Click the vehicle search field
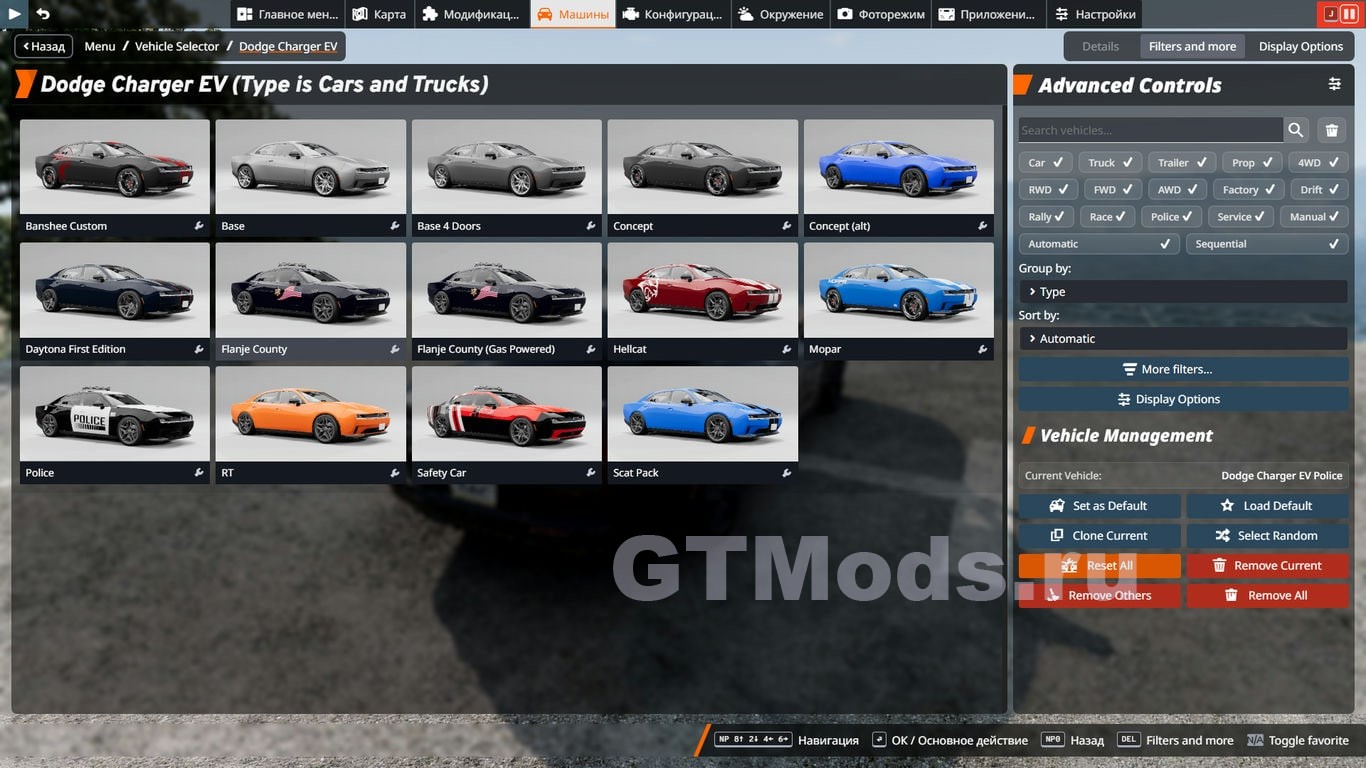Screen dimensions: 1366x768 pyautogui.click(x=1150, y=130)
